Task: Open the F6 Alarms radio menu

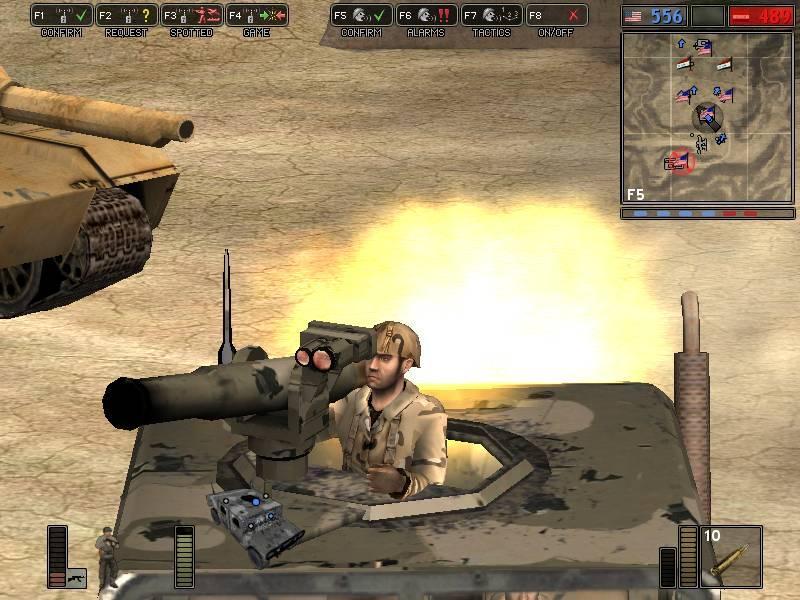Action: [x=426, y=16]
